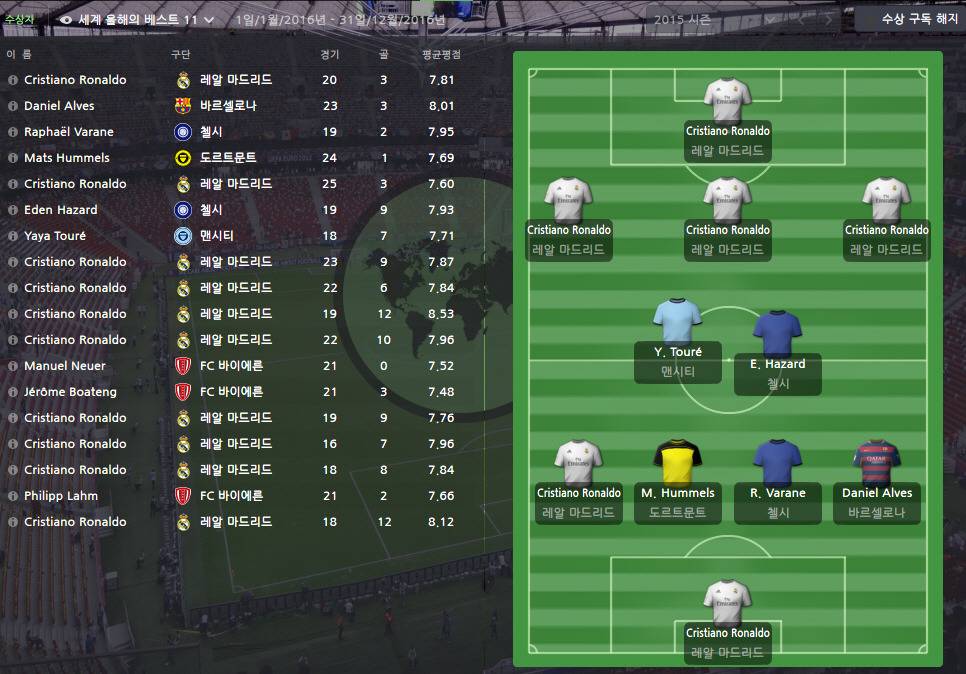Image resolution: width=966 pixels, height=674 pixels.
Task: Open Raphaël Varane's name in the list
Action: point(69,132)
